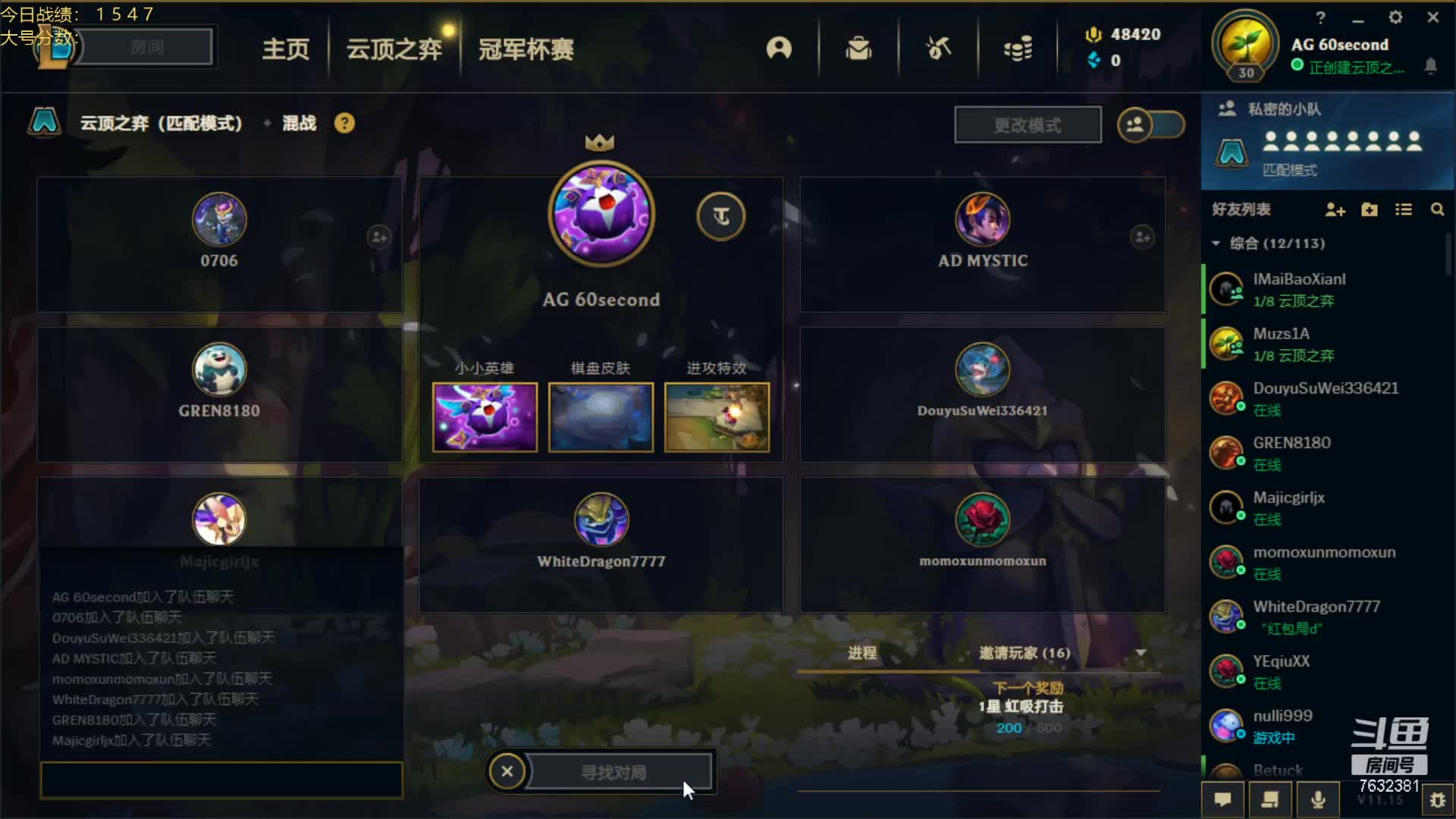Image resolution: width=1456 pixels, height=819 pixels.
Task: Switch to the 云顶之弈 tab
Action: [394, 49]
